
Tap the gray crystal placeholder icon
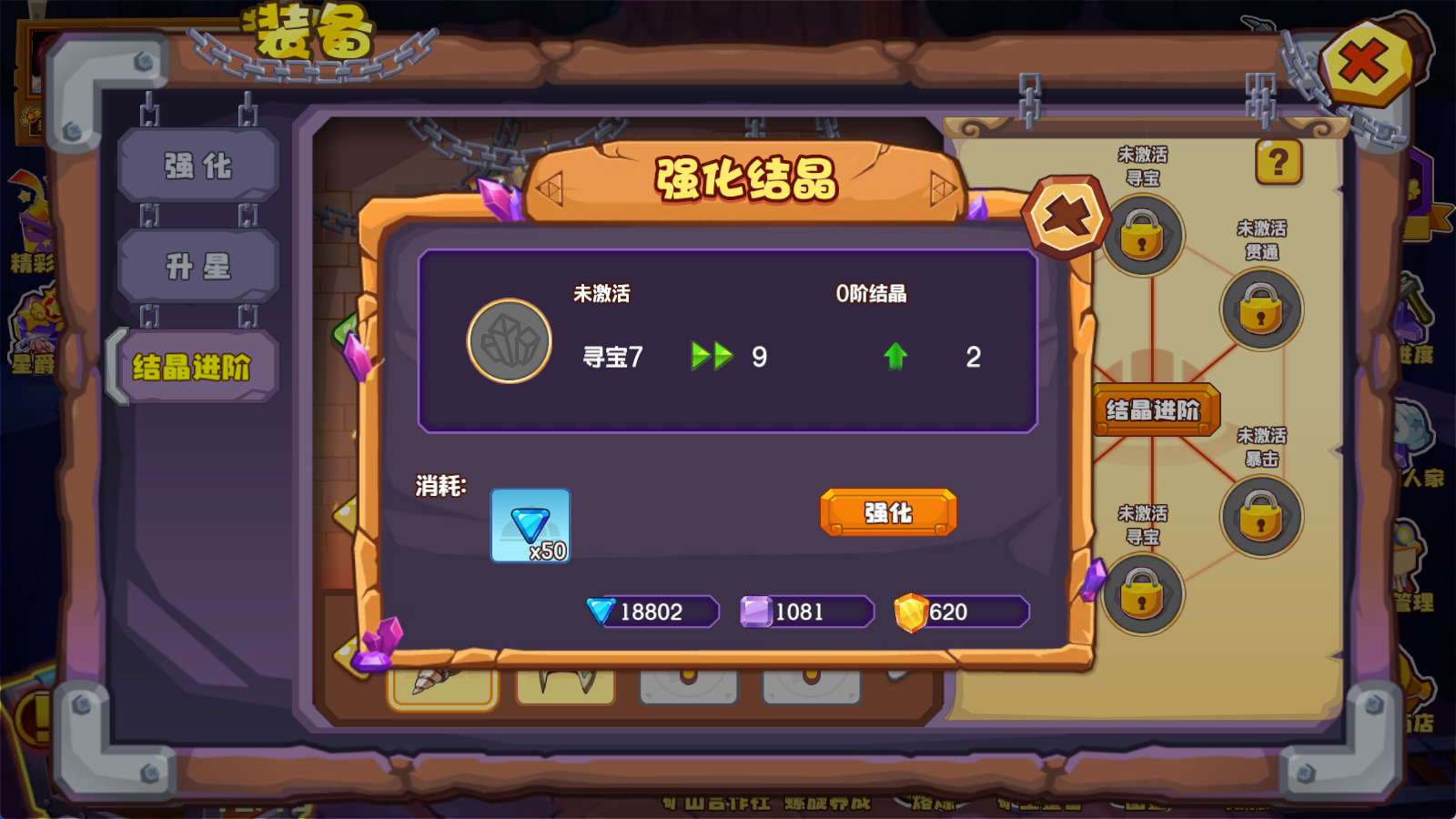[510, 341]
